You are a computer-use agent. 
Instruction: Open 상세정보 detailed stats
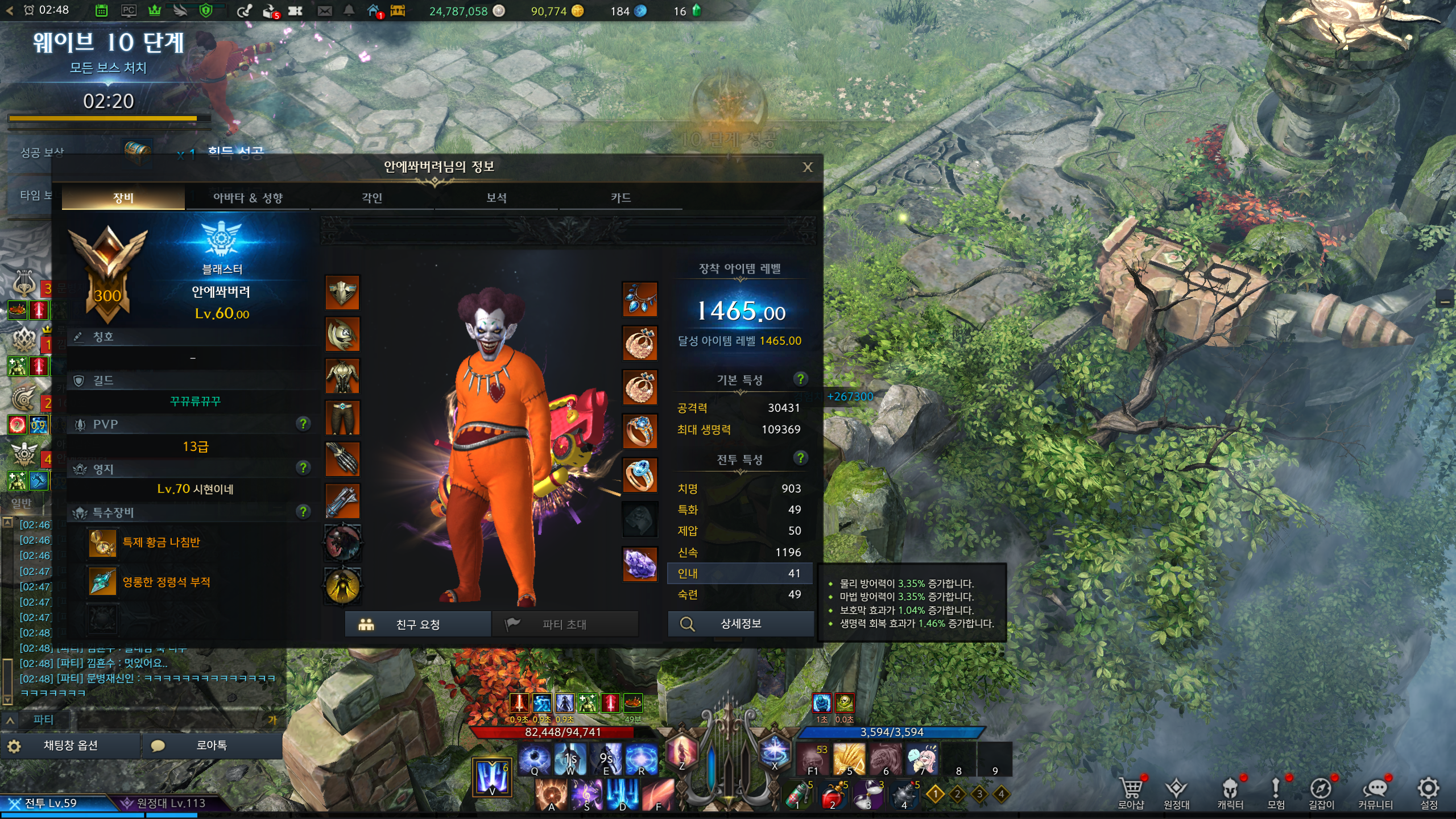point(740,624)
